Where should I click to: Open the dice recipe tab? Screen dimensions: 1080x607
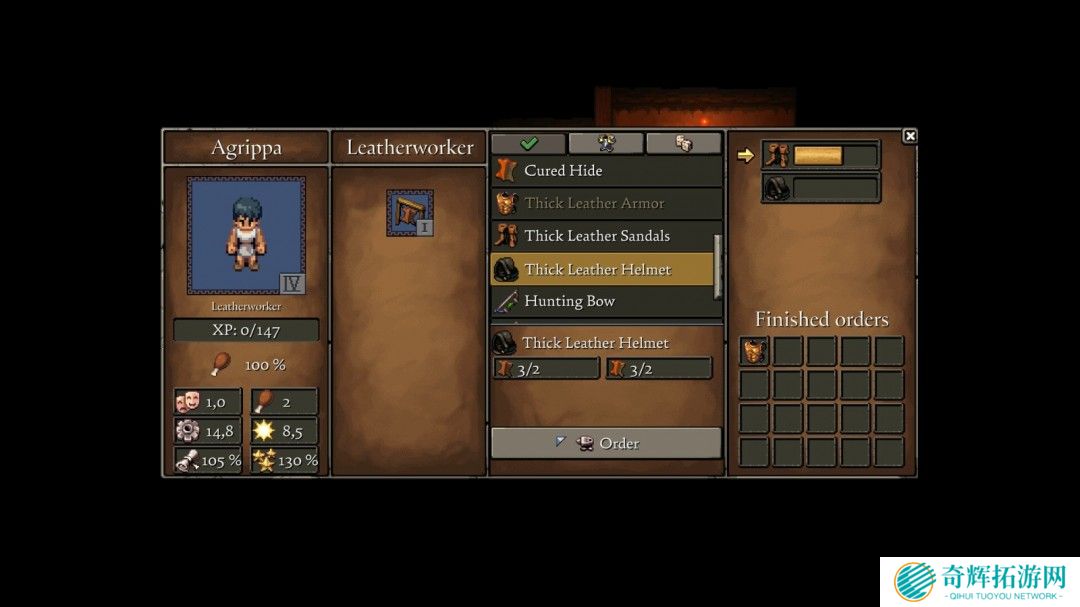683,143
